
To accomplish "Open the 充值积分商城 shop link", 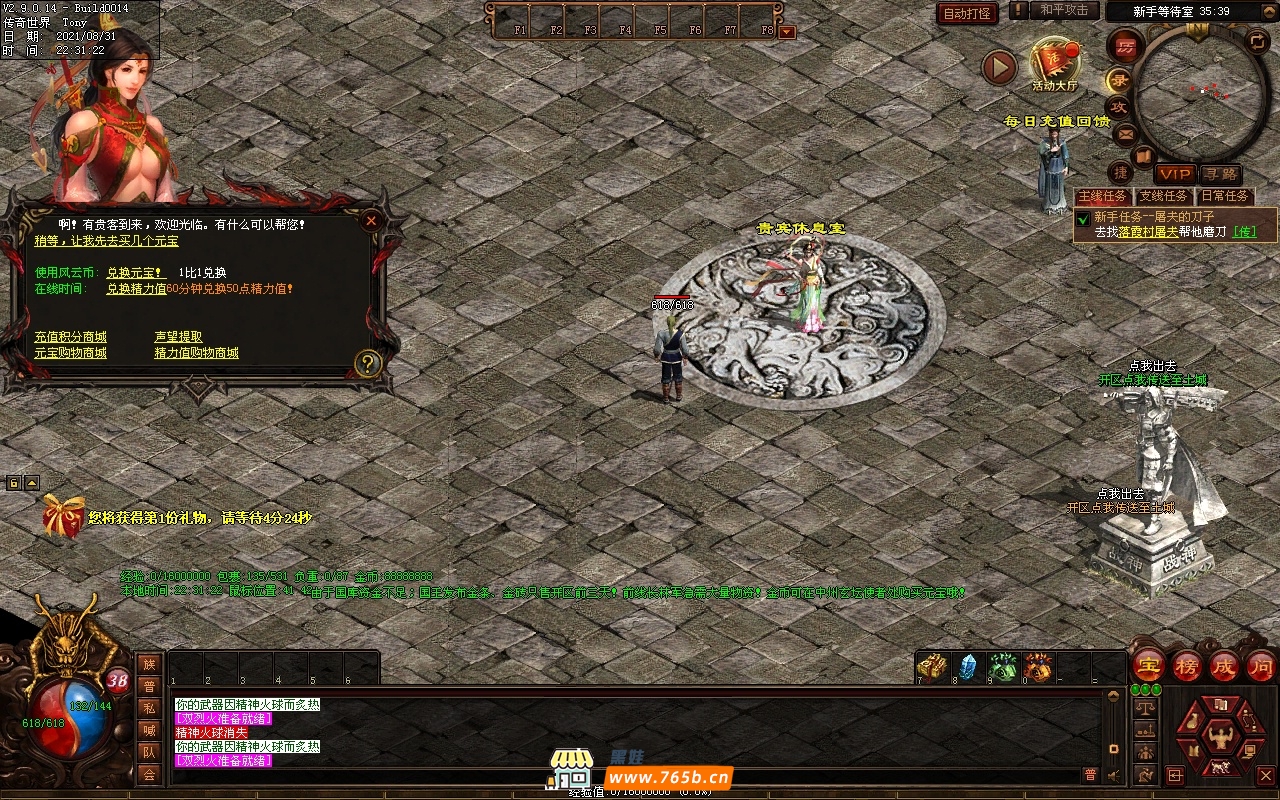I will 70,337.
